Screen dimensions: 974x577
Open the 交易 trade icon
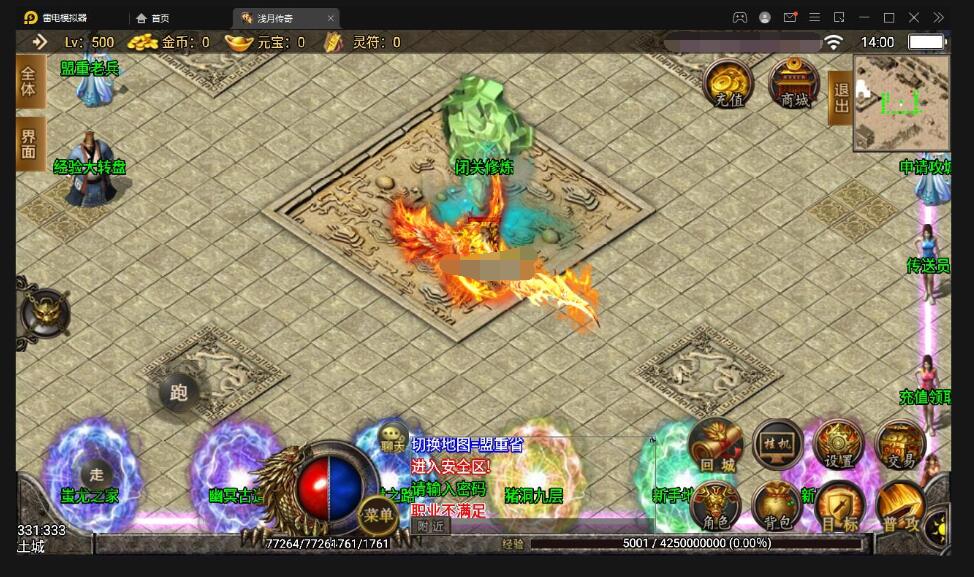click(x=901, y=446)
